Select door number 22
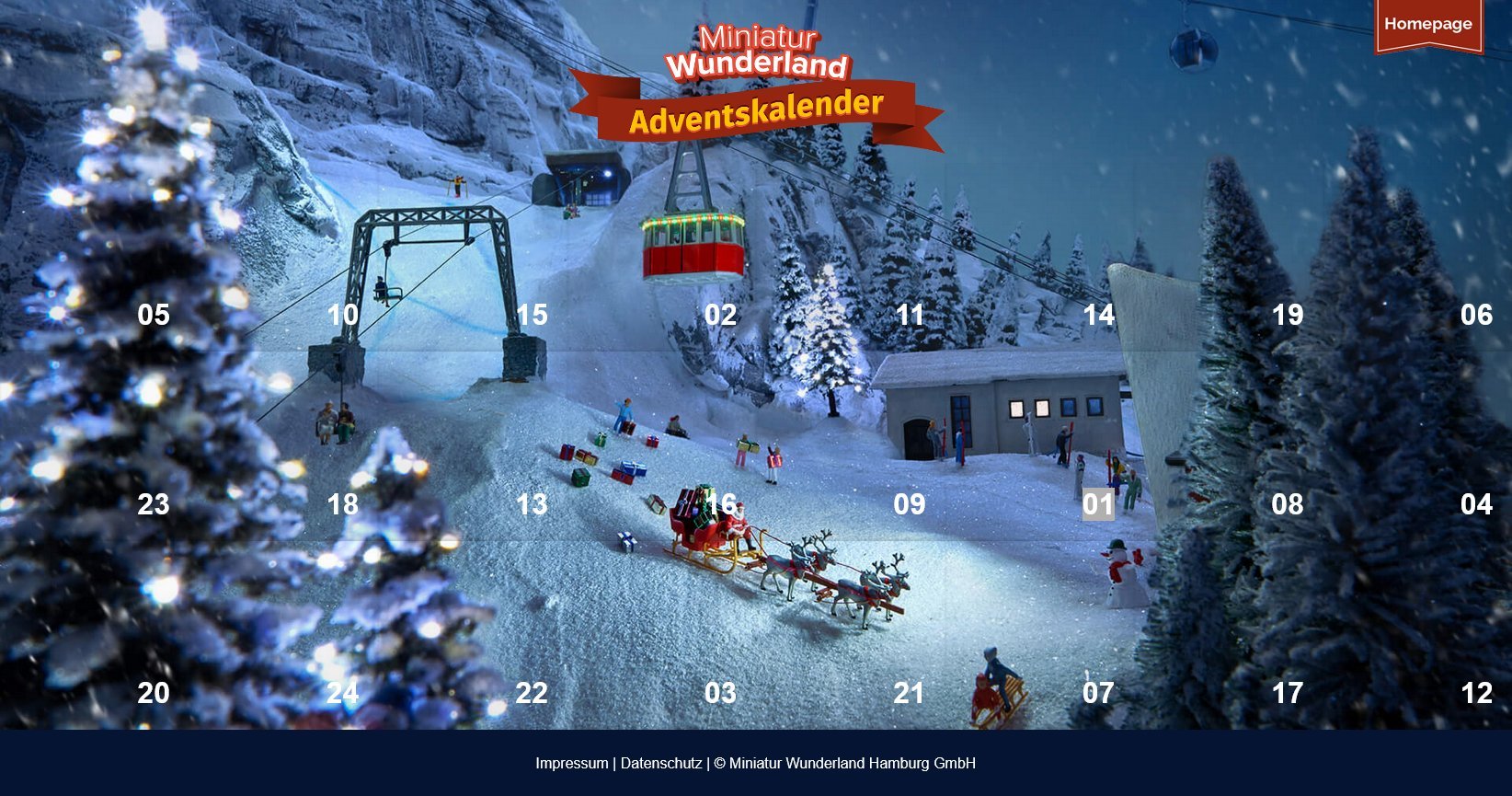 532,693
